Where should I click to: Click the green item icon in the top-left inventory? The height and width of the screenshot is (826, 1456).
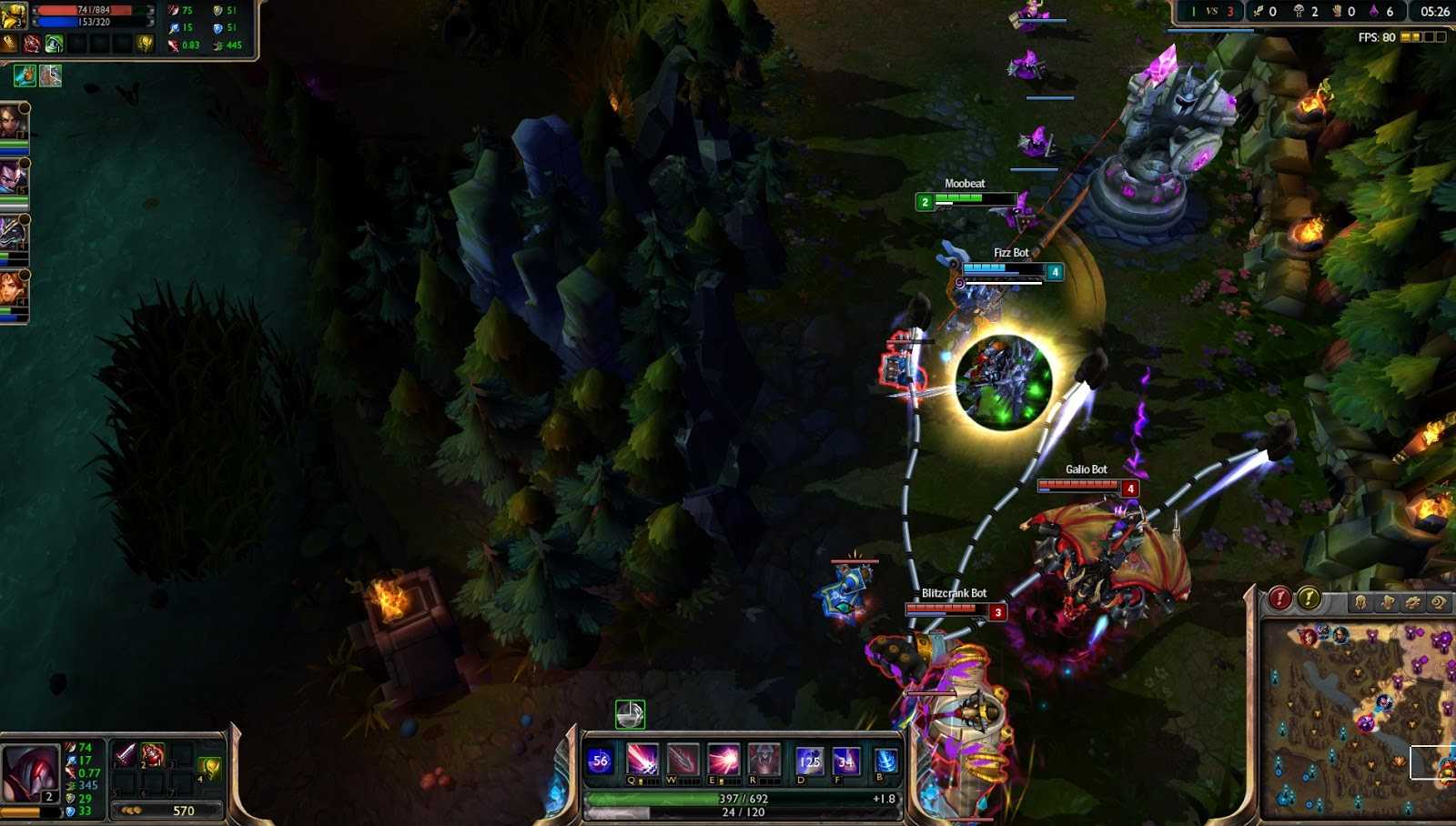(x=53, y=44)
